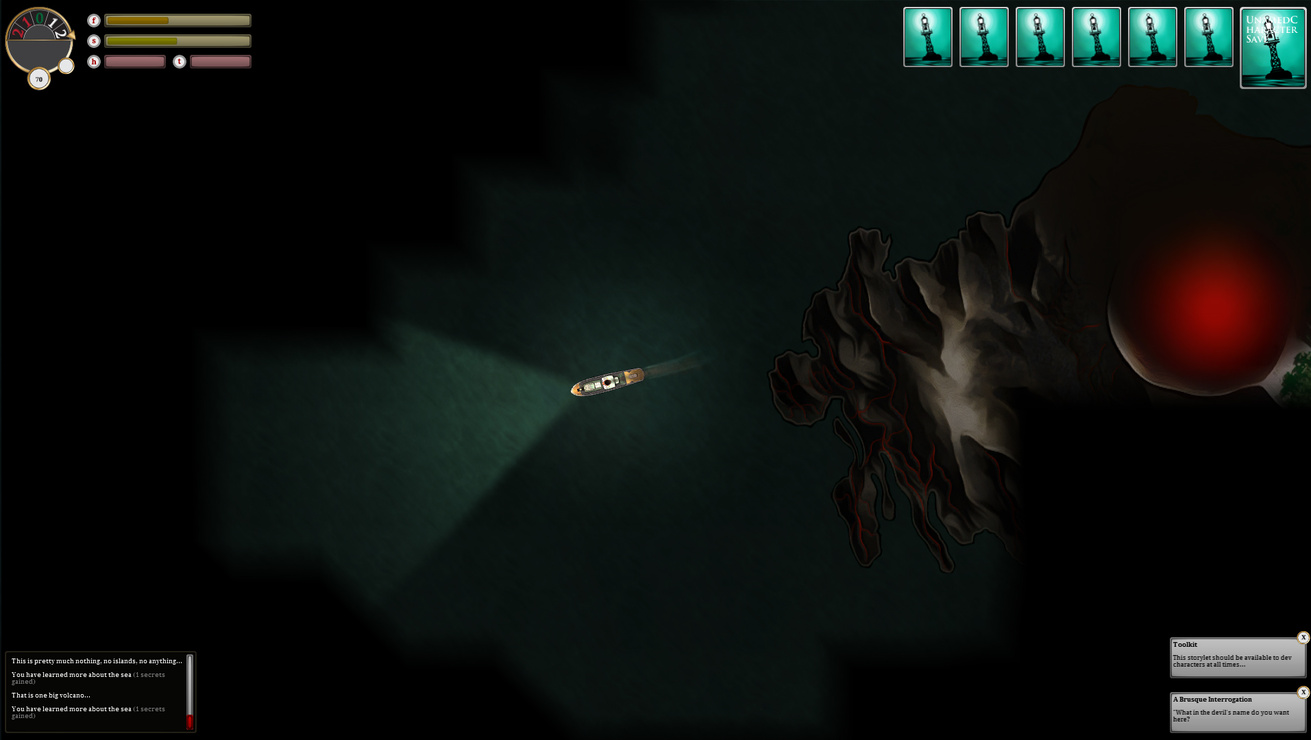The image size is (1311, 740).
Task: Click the crew counter showing 70
Action: coord(39,79)
